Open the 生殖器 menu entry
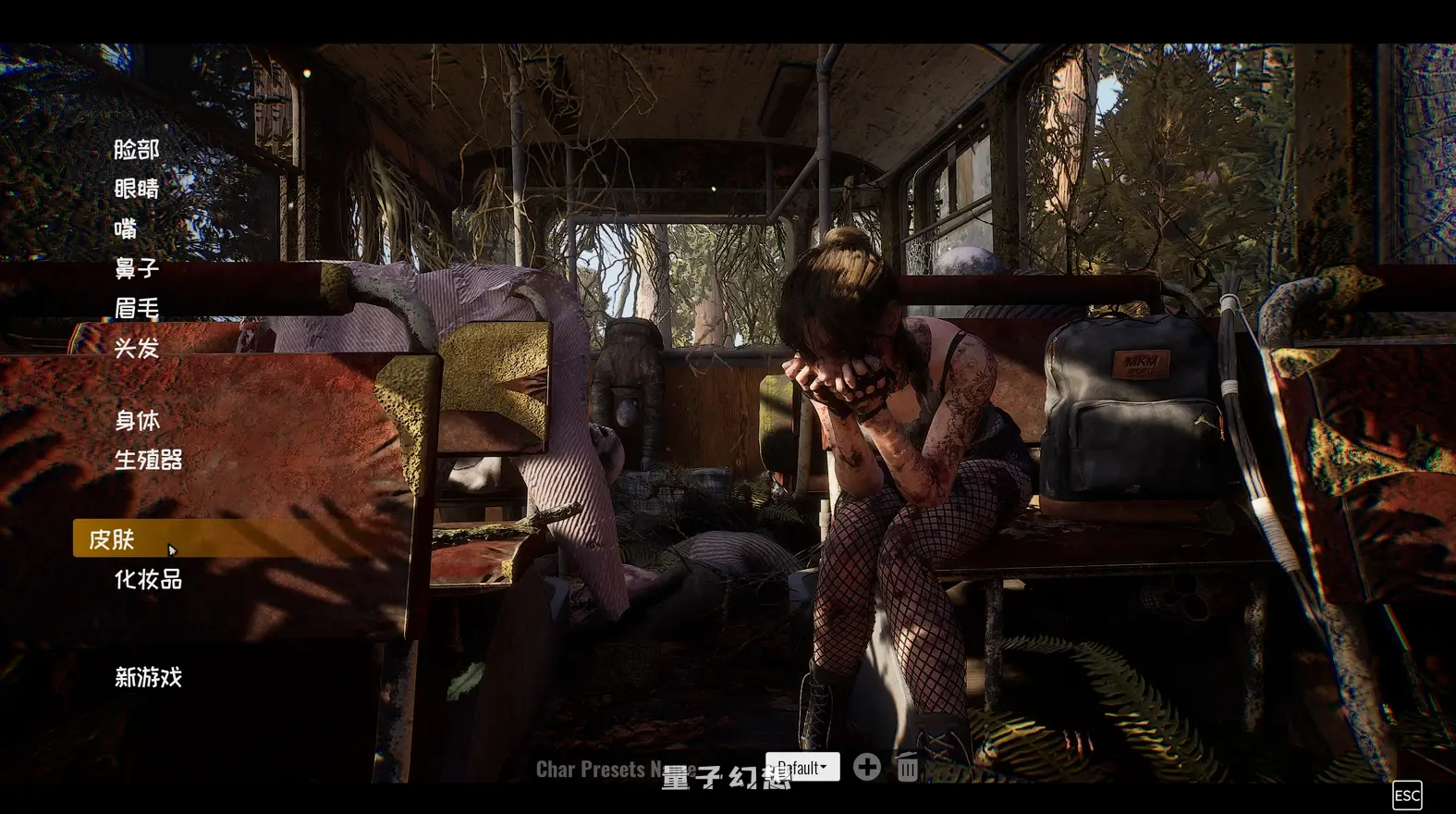Image resolution: width=1456 pixels, height=814 pixels. [x=148, y=460]
